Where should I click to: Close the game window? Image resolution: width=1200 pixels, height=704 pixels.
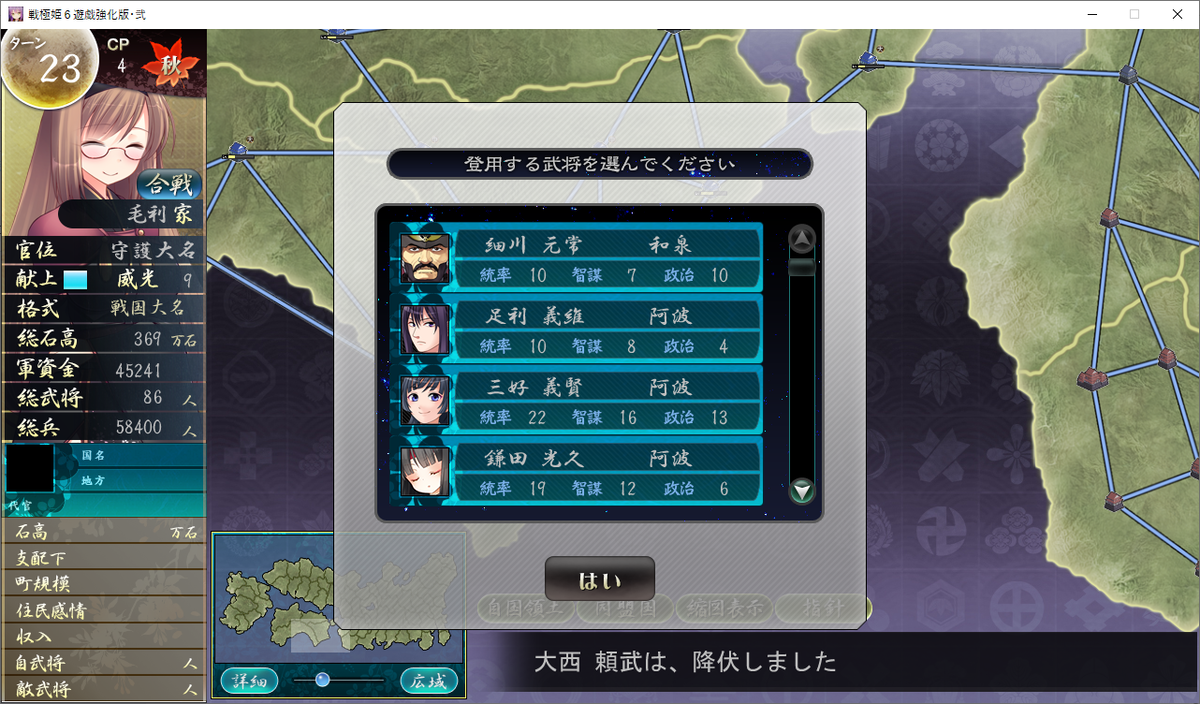1176,14
